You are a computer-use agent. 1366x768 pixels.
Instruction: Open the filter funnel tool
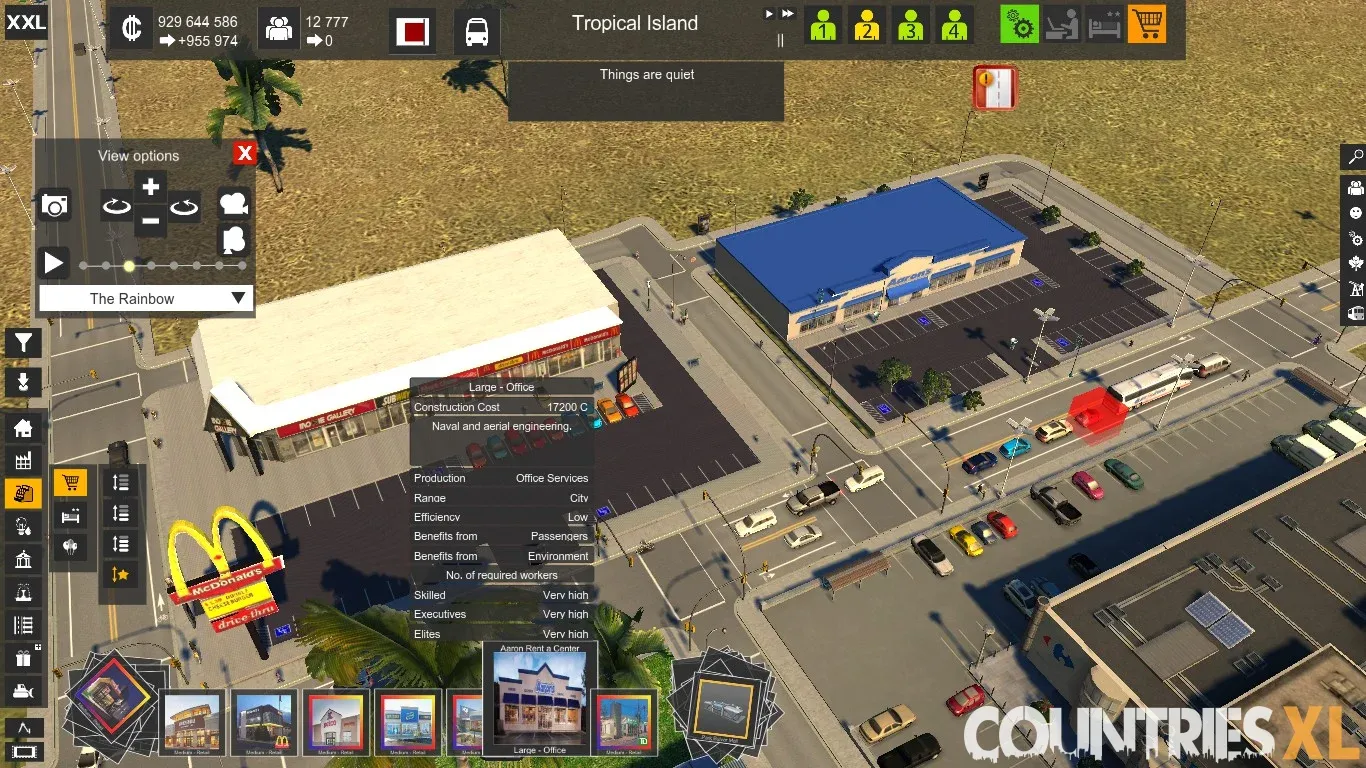[x=23, y=344]
